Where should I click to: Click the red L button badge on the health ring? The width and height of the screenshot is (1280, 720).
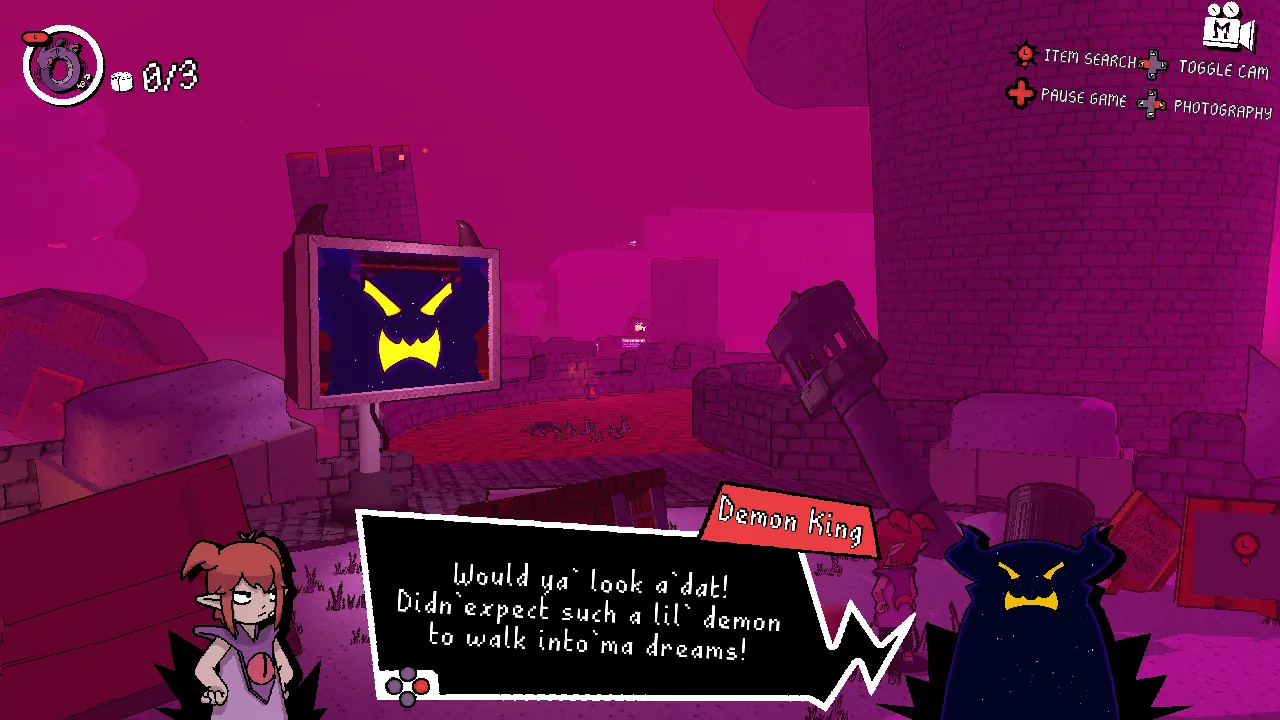click(x=36, y=36)
